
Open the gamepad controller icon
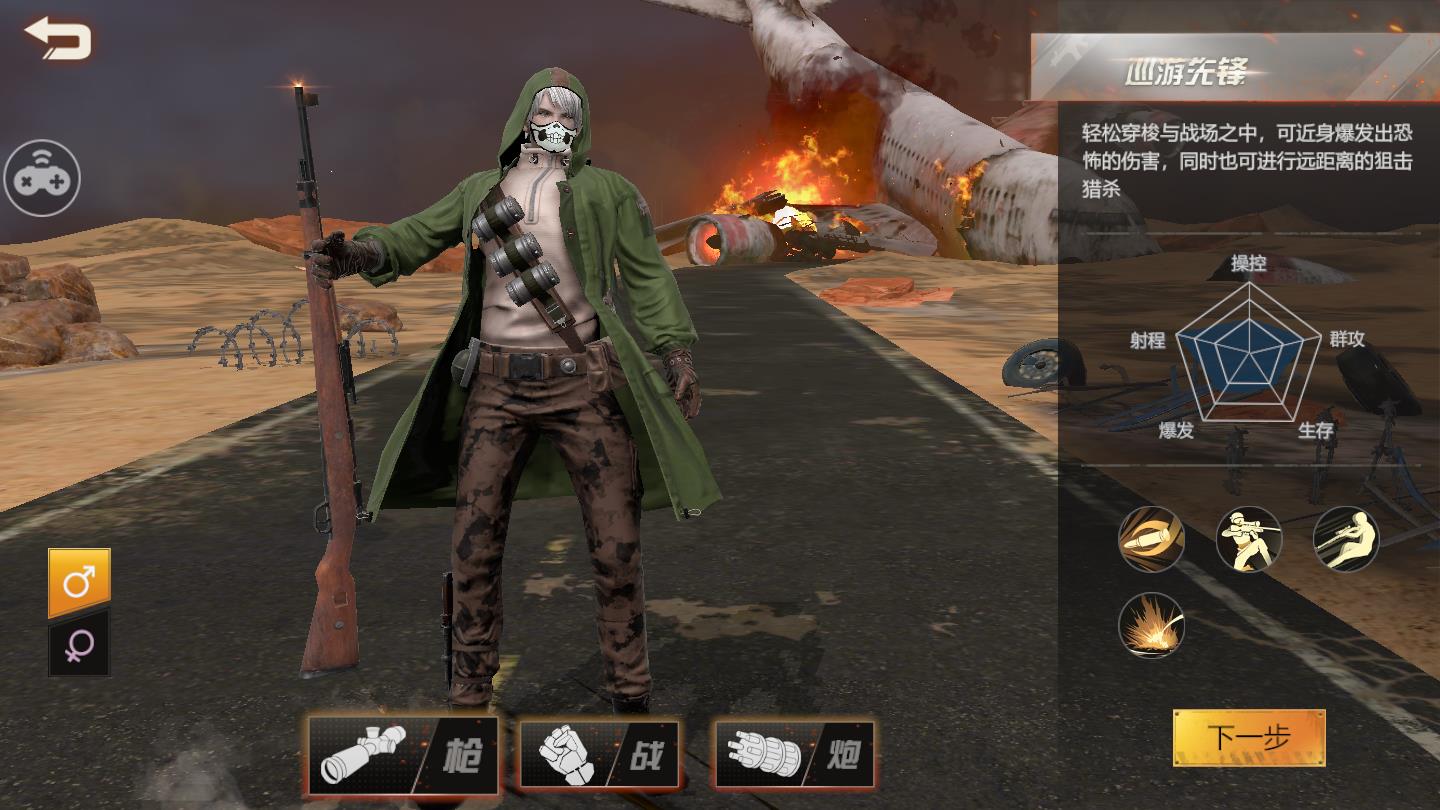(42, 179)
